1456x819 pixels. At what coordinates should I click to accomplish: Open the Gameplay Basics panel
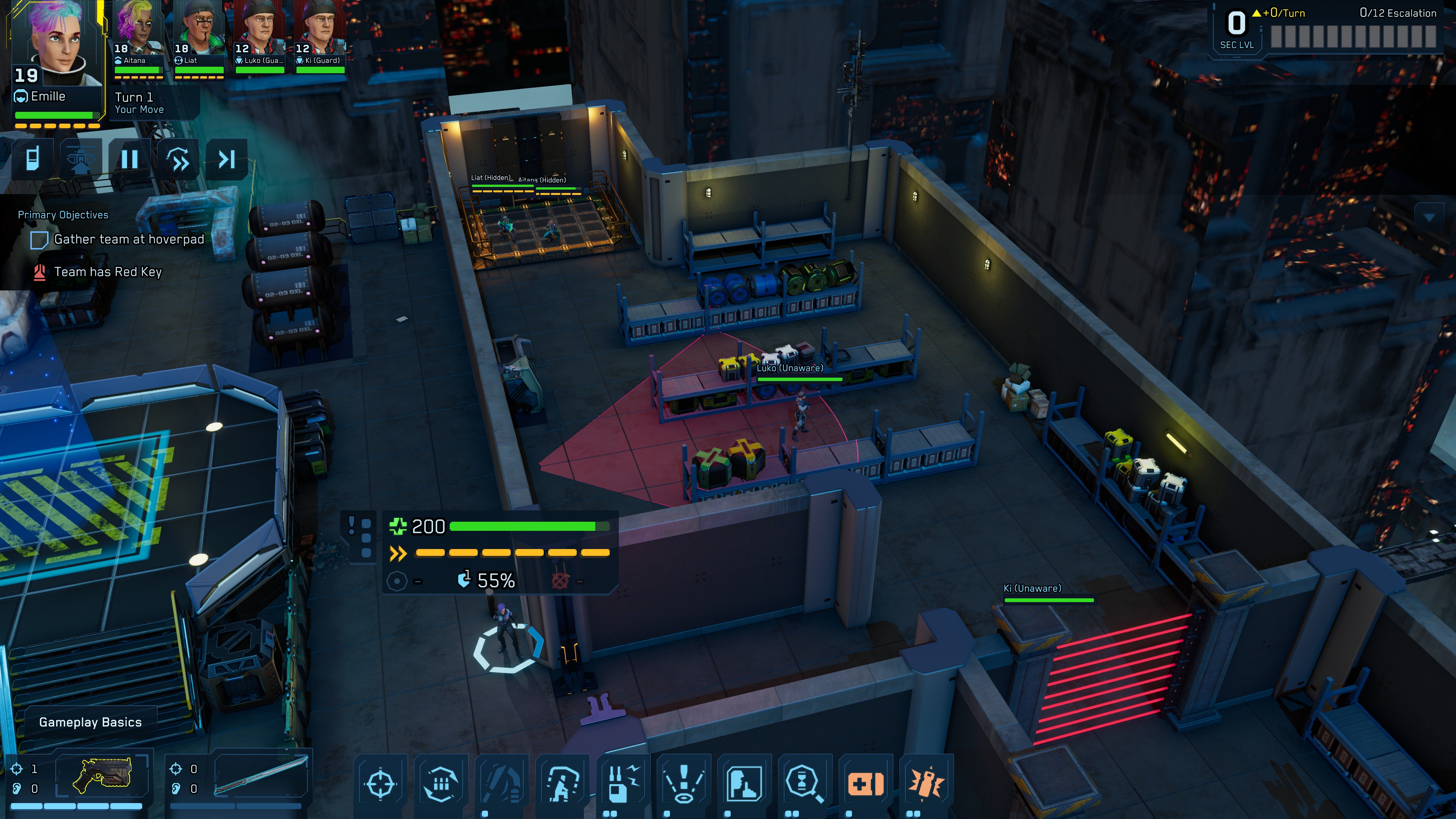point(91,722)
